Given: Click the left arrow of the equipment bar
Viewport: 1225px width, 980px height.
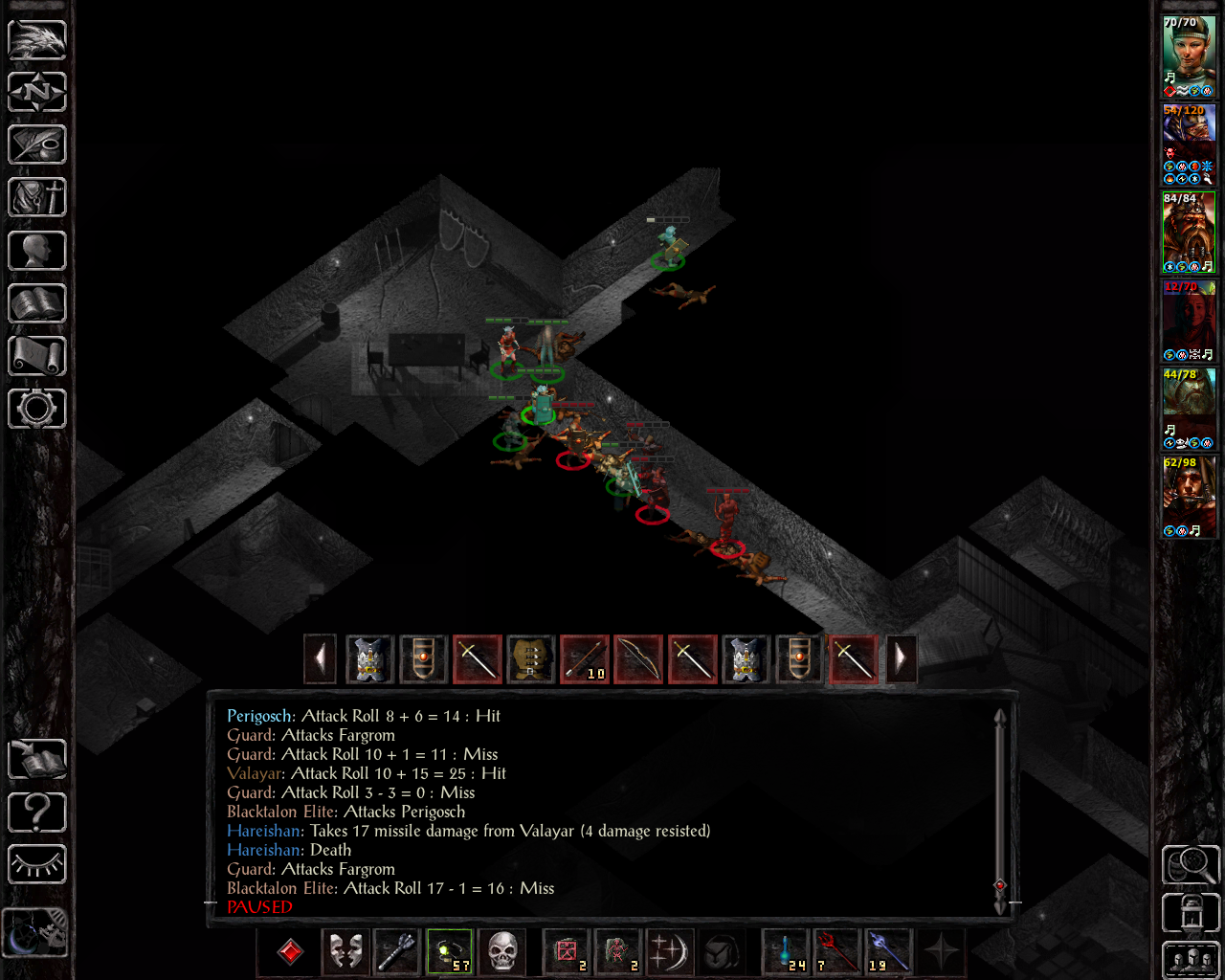Looking at the screenshot, I should [x=320, y=658].
